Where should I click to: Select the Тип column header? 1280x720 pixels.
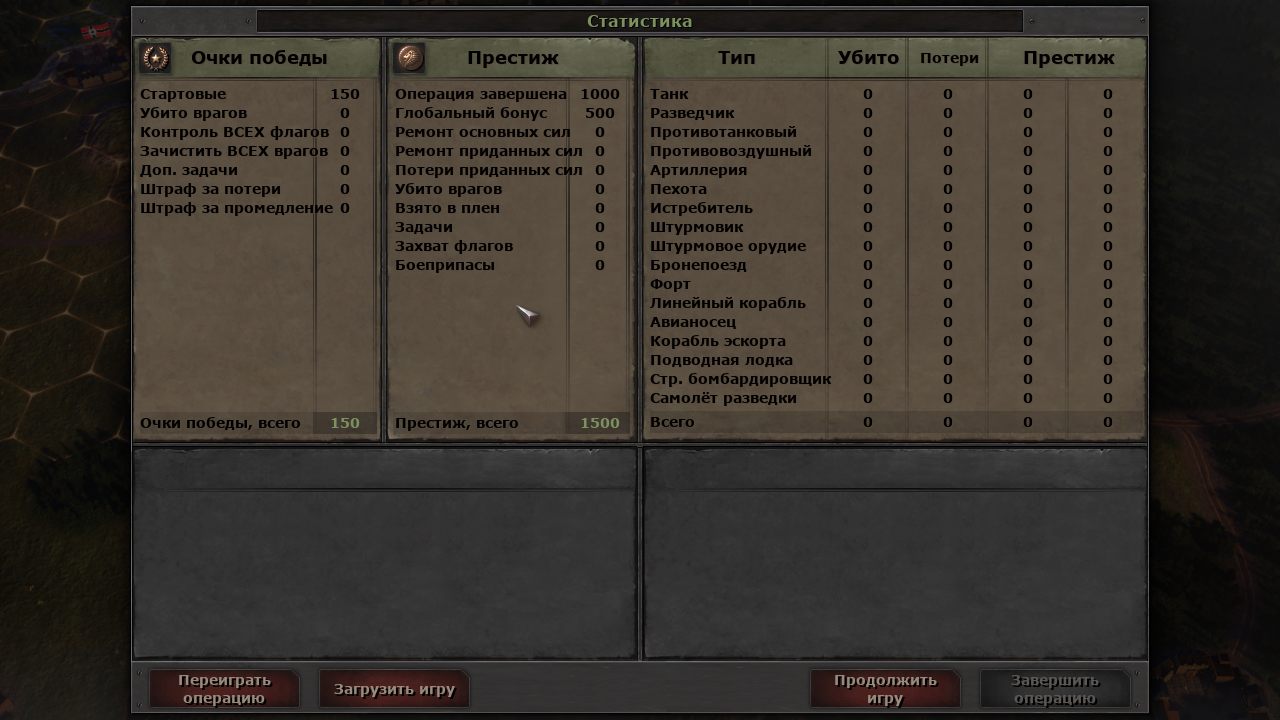point(738,58)
